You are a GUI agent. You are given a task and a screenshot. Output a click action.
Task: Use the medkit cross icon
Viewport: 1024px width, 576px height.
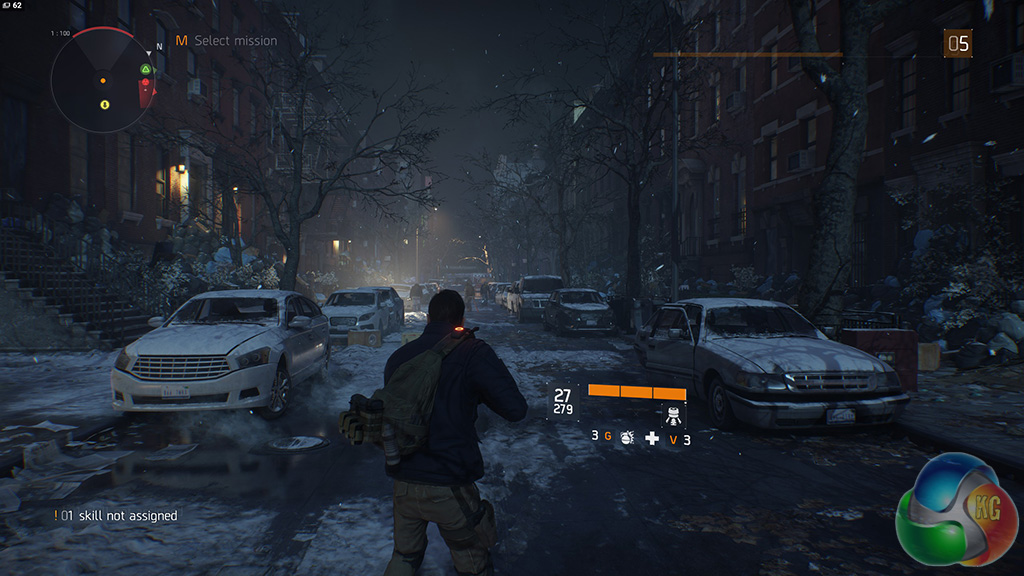coord(652,438)
